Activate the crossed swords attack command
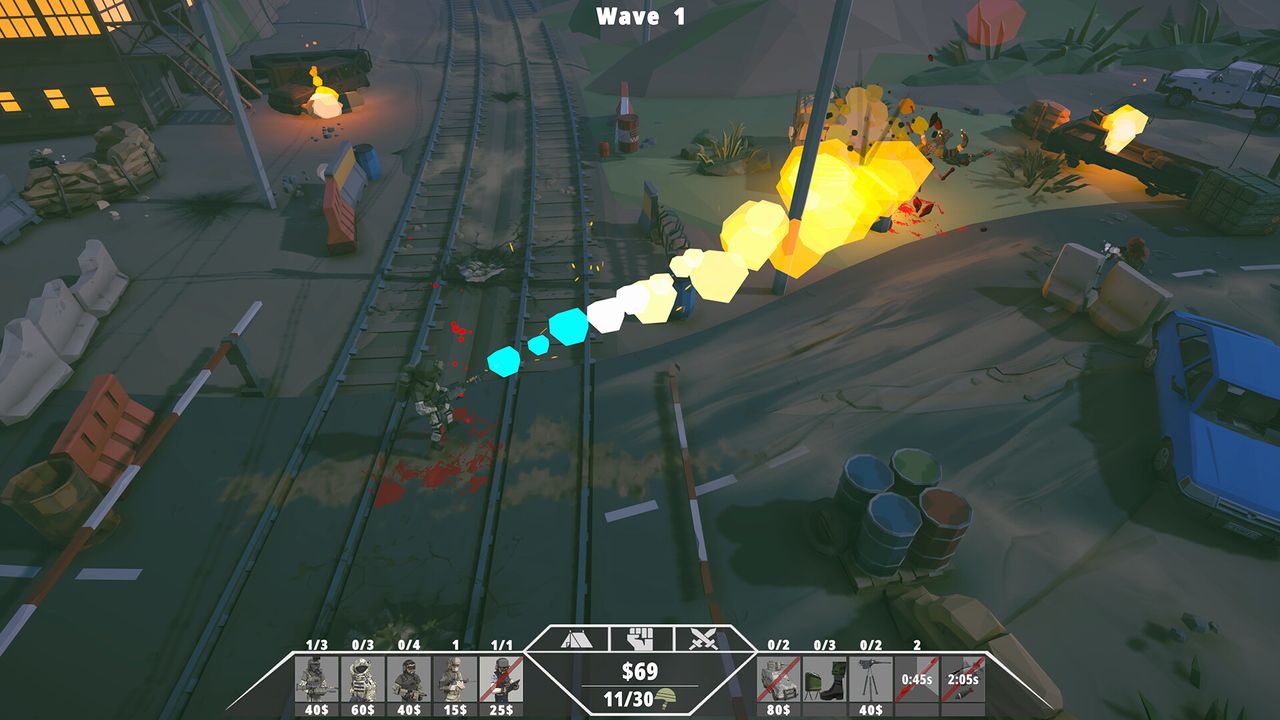The height and width of the screenshot is (720, 1280). (x=704, y=639)
